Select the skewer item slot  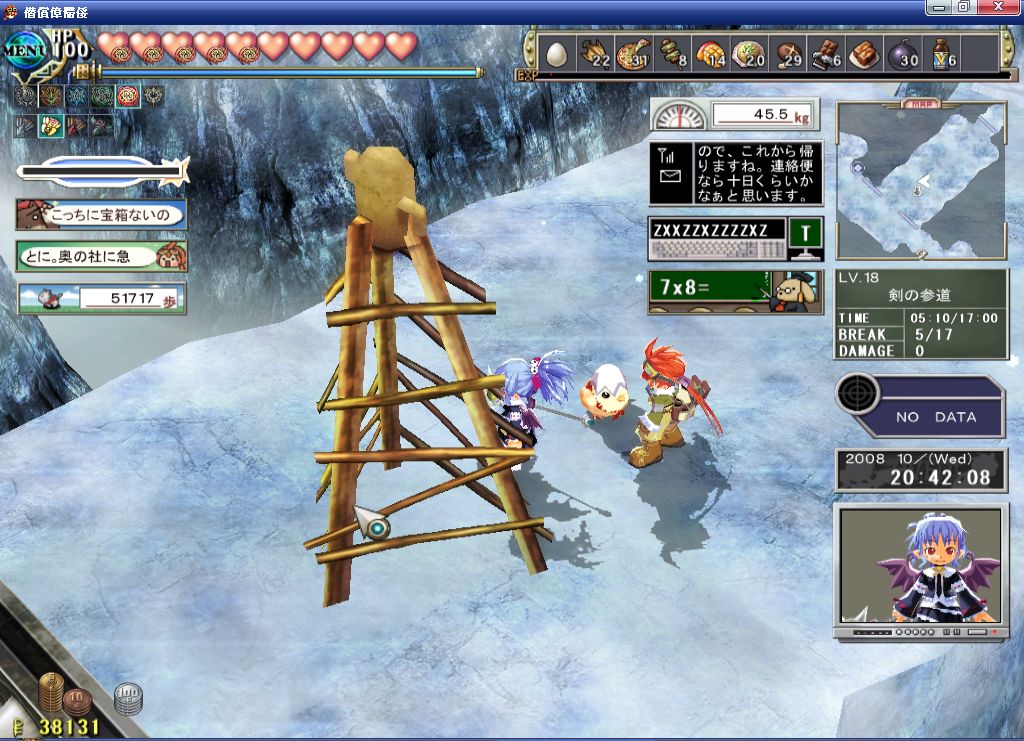pyautogui.click(x=672, y=54)
